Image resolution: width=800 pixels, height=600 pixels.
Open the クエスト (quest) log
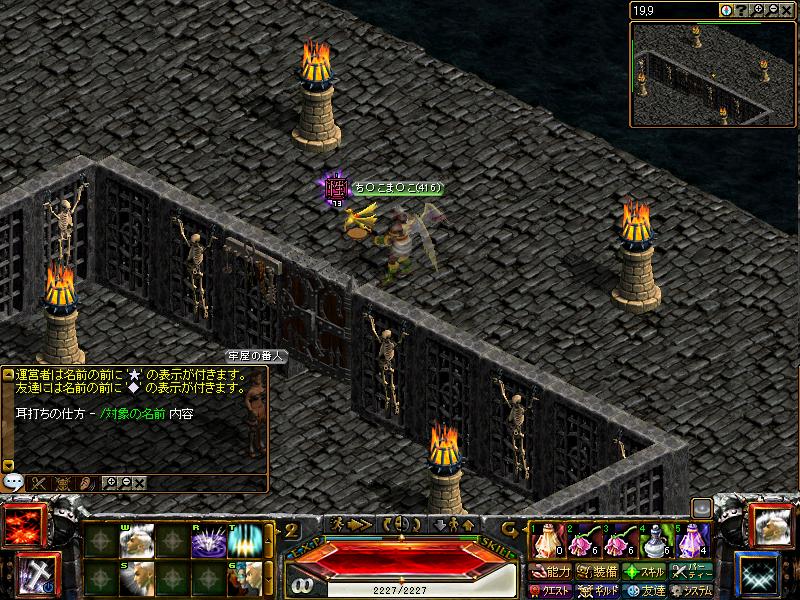(x=552, y=590)
